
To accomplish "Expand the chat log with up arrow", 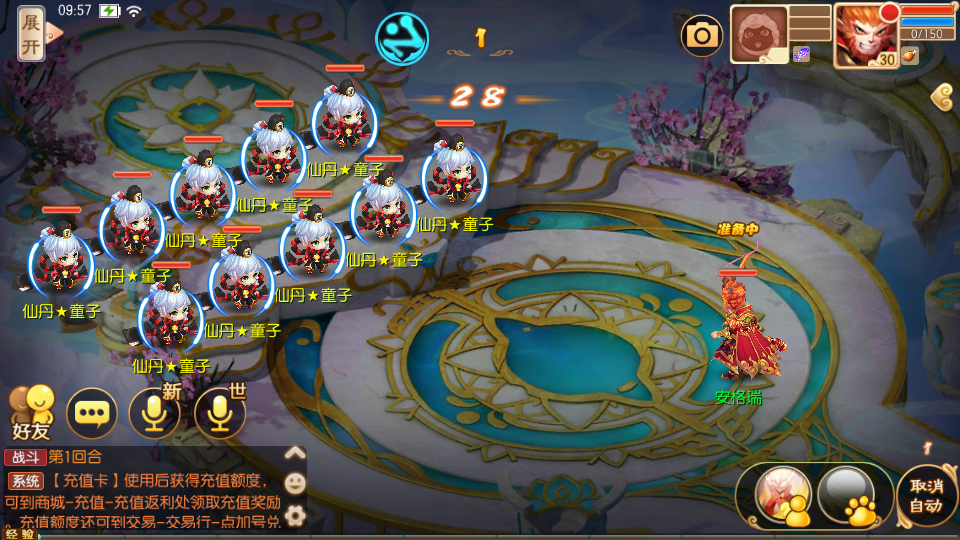I will 295,452.
